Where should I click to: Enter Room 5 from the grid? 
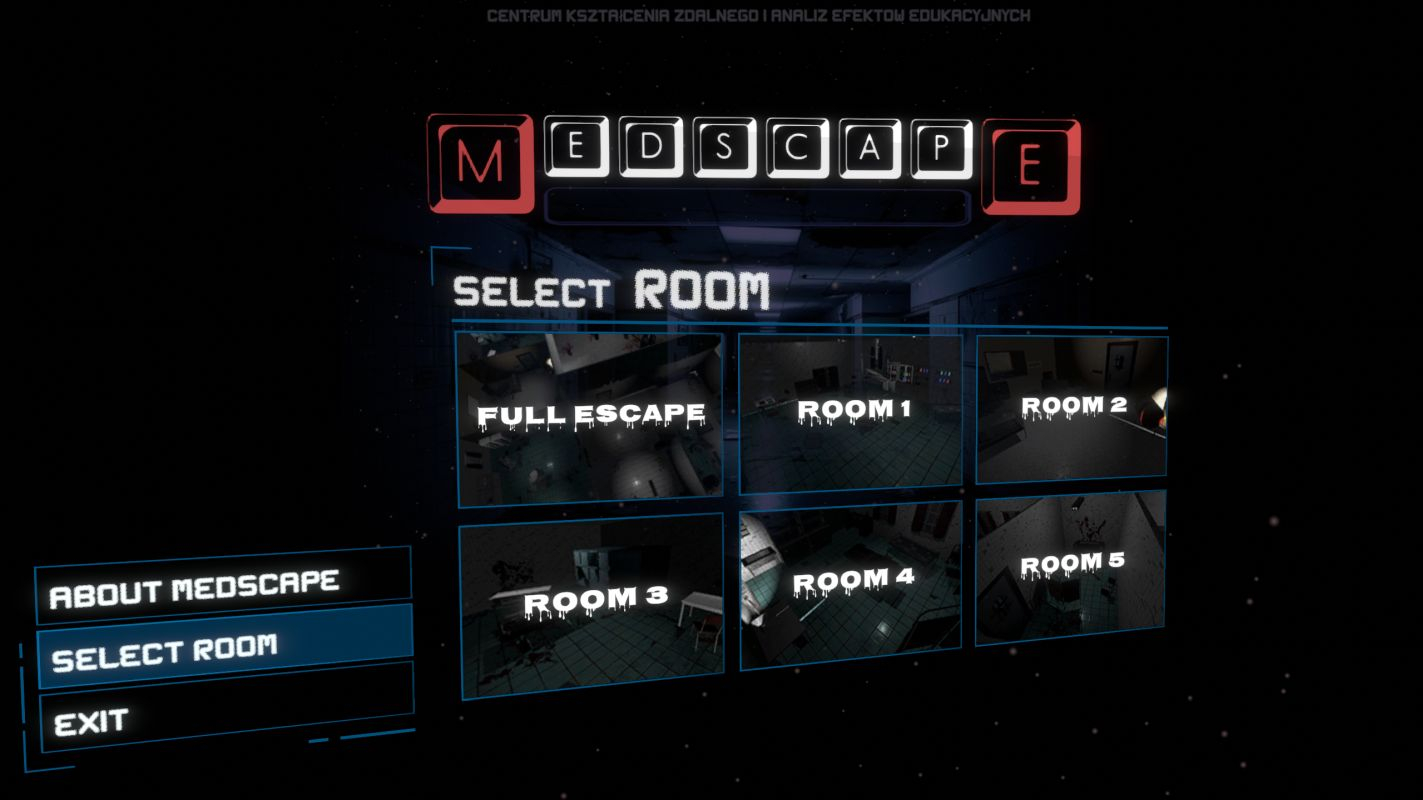1070,566
